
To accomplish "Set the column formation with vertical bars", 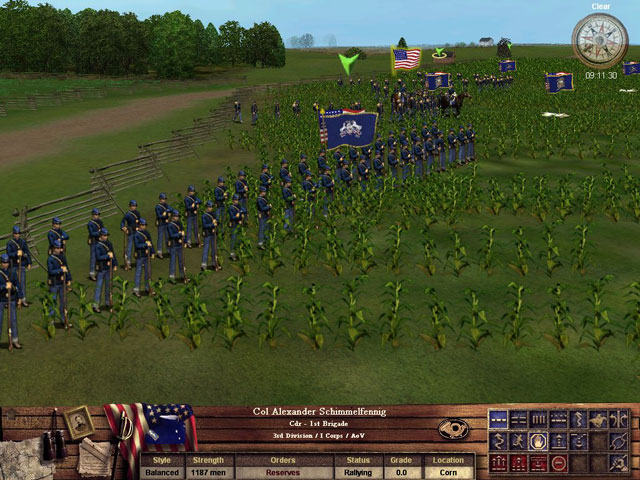I will pyautogui.click(x=538, y=420).
